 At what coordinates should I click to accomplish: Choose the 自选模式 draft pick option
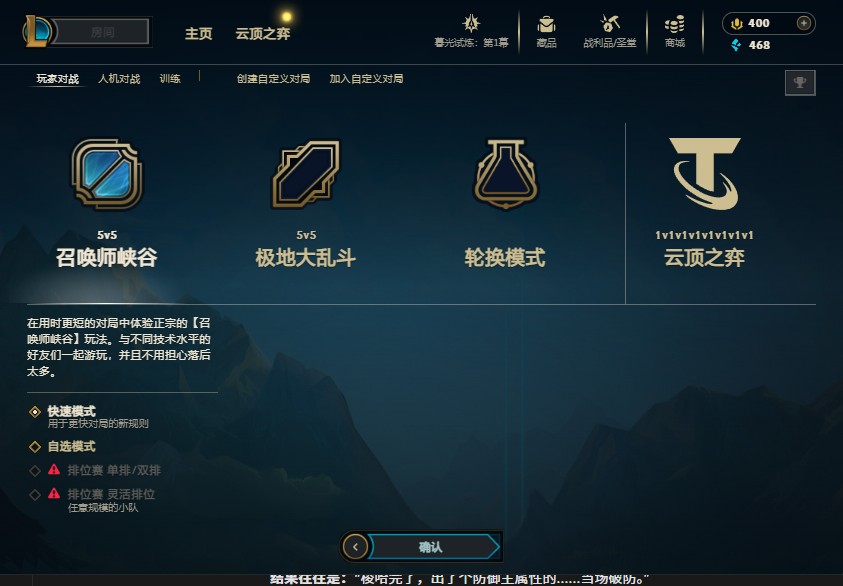tap(70, 446)
